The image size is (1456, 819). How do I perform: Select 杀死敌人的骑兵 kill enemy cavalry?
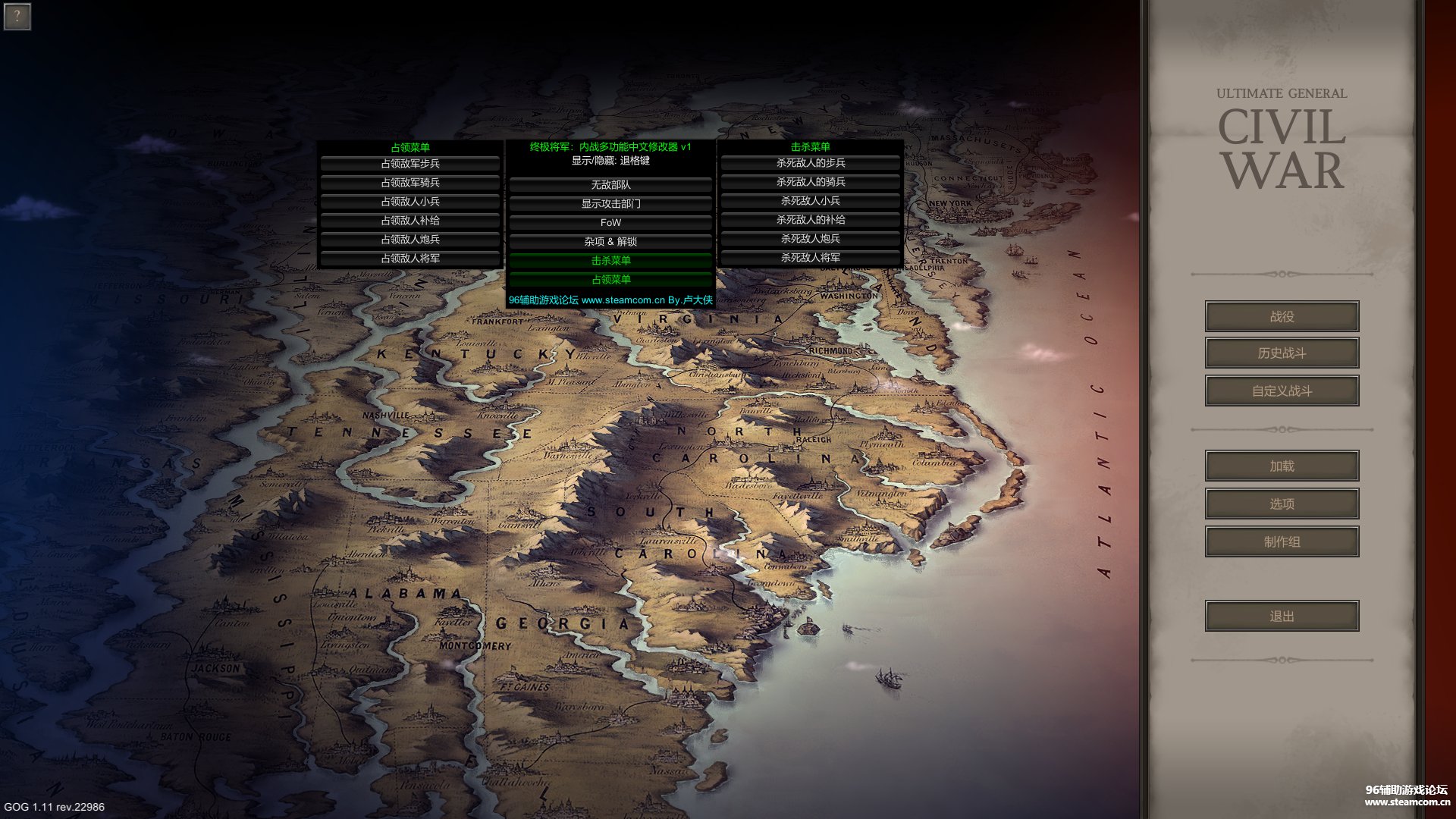pos(811,182)
